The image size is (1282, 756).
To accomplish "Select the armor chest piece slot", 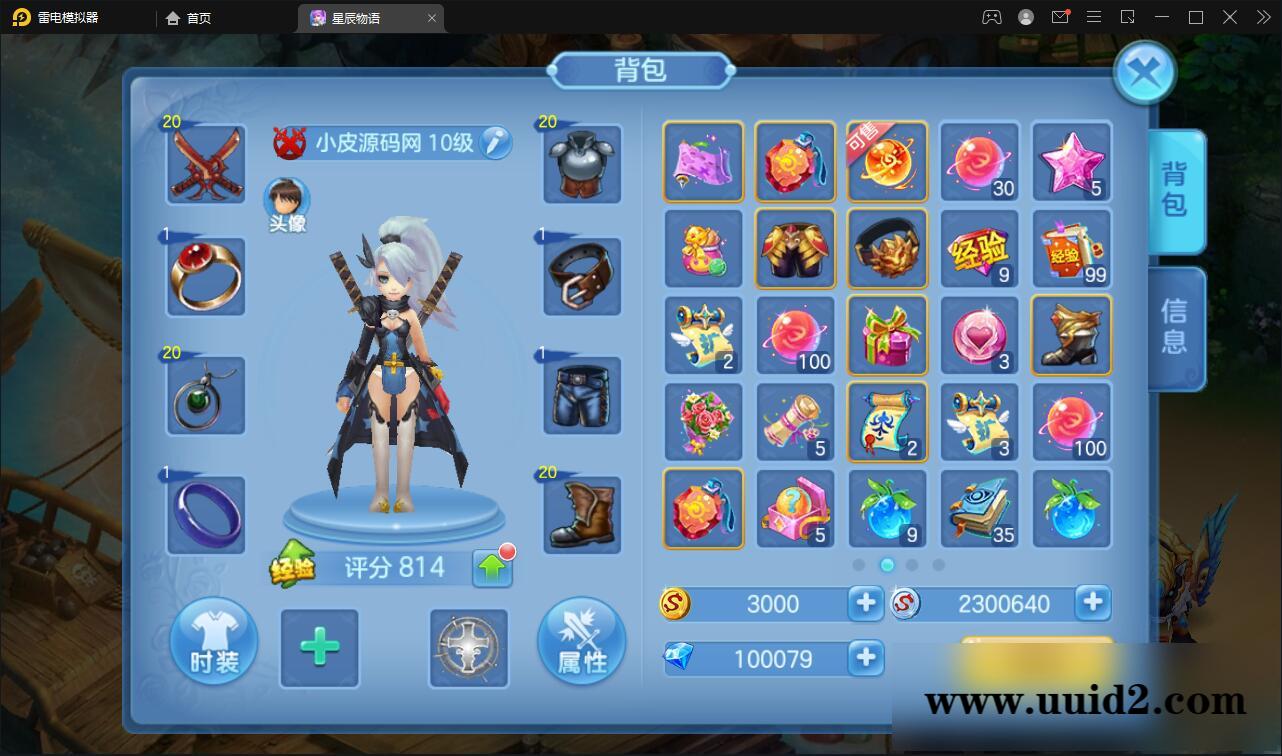I will click(580, 163).
